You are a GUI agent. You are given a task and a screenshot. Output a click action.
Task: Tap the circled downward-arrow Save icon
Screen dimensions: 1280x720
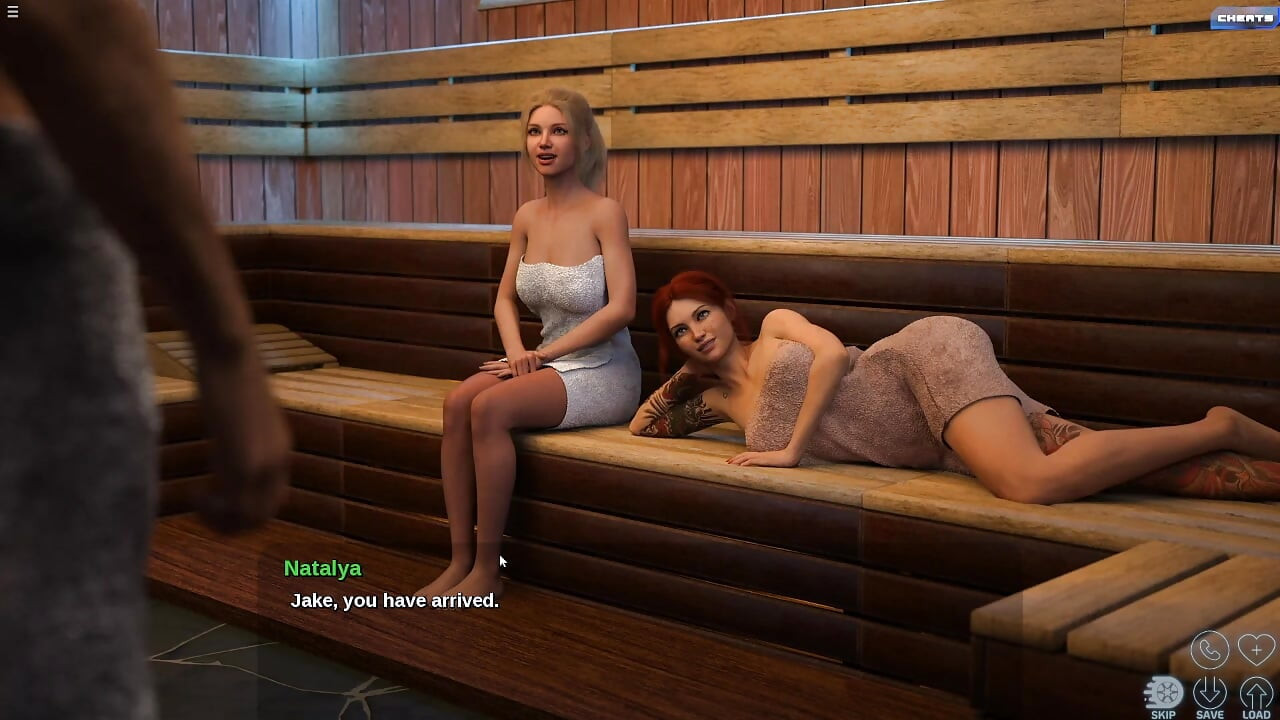1212,690
